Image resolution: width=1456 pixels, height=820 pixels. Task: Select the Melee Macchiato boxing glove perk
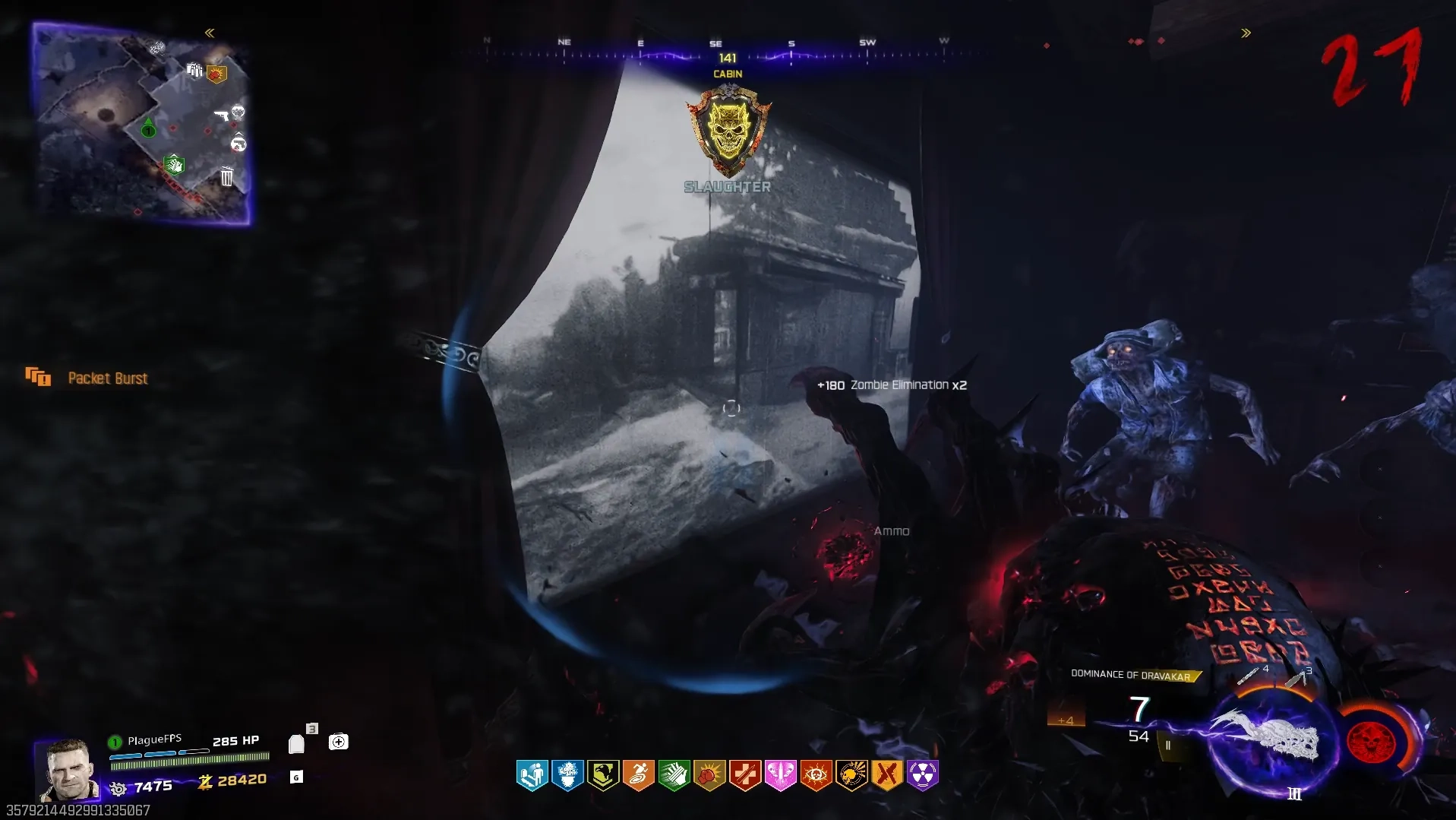pos(709,775)
